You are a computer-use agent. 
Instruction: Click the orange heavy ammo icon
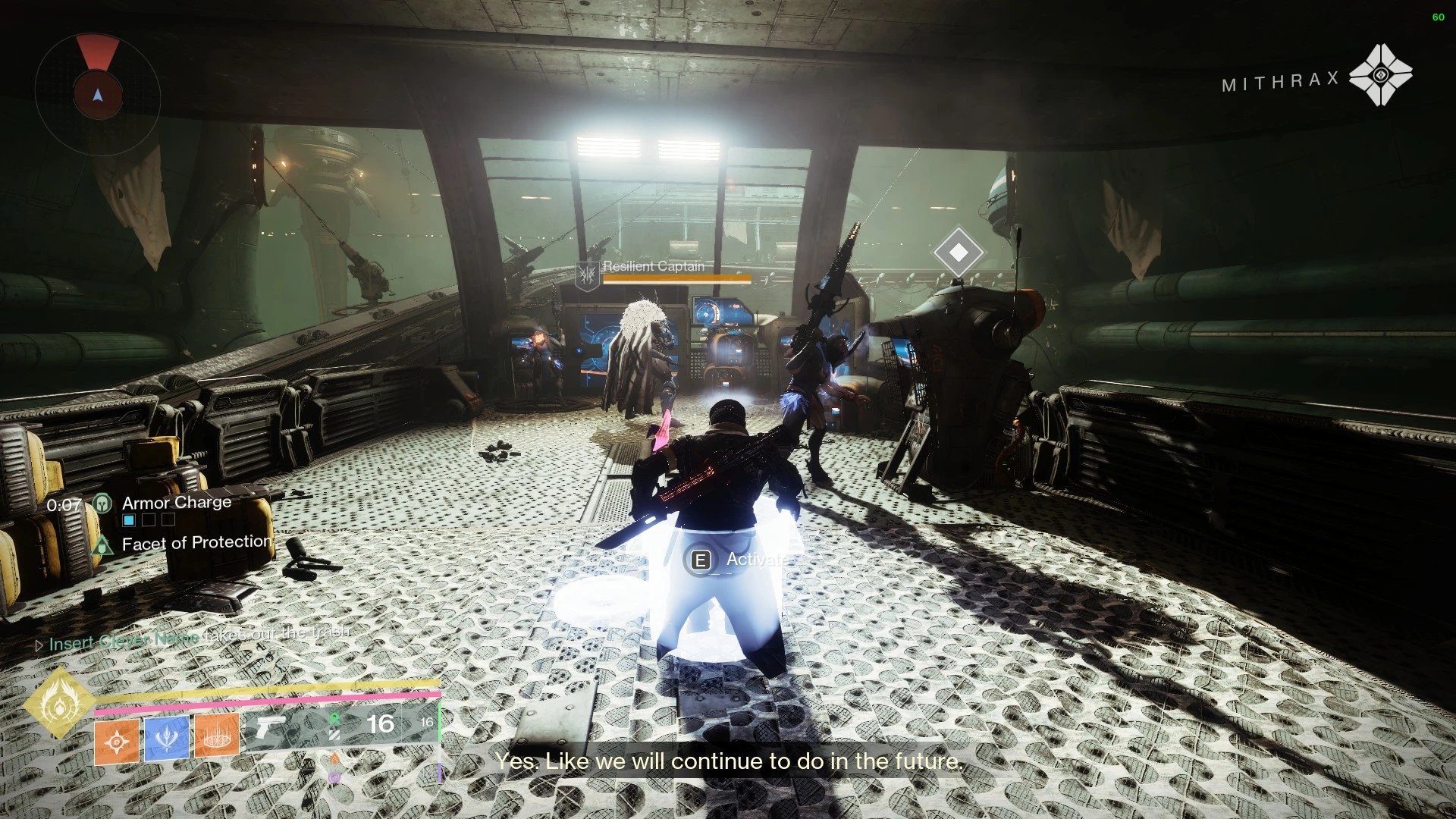pyautogui.click(x=334, y=758)
